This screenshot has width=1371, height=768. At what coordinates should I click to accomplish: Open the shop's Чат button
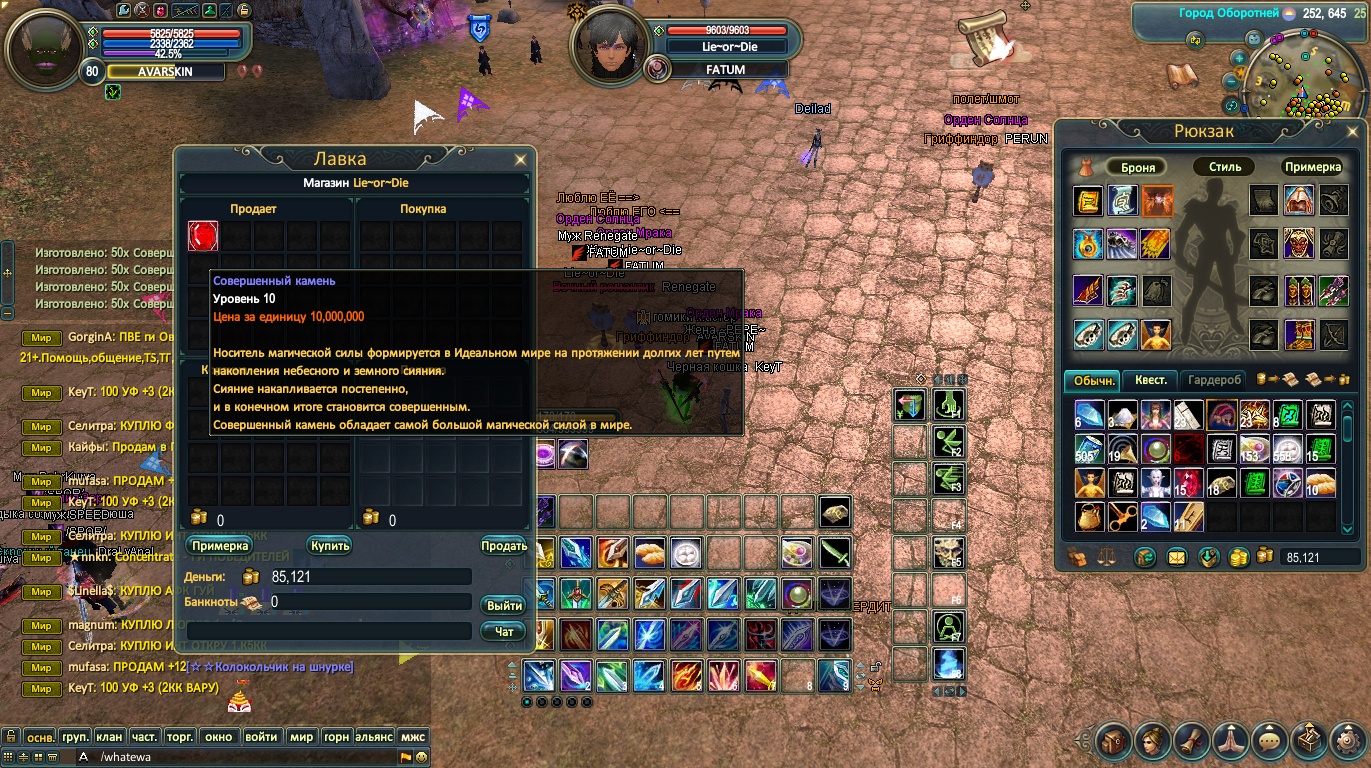[x=504, y=631]
